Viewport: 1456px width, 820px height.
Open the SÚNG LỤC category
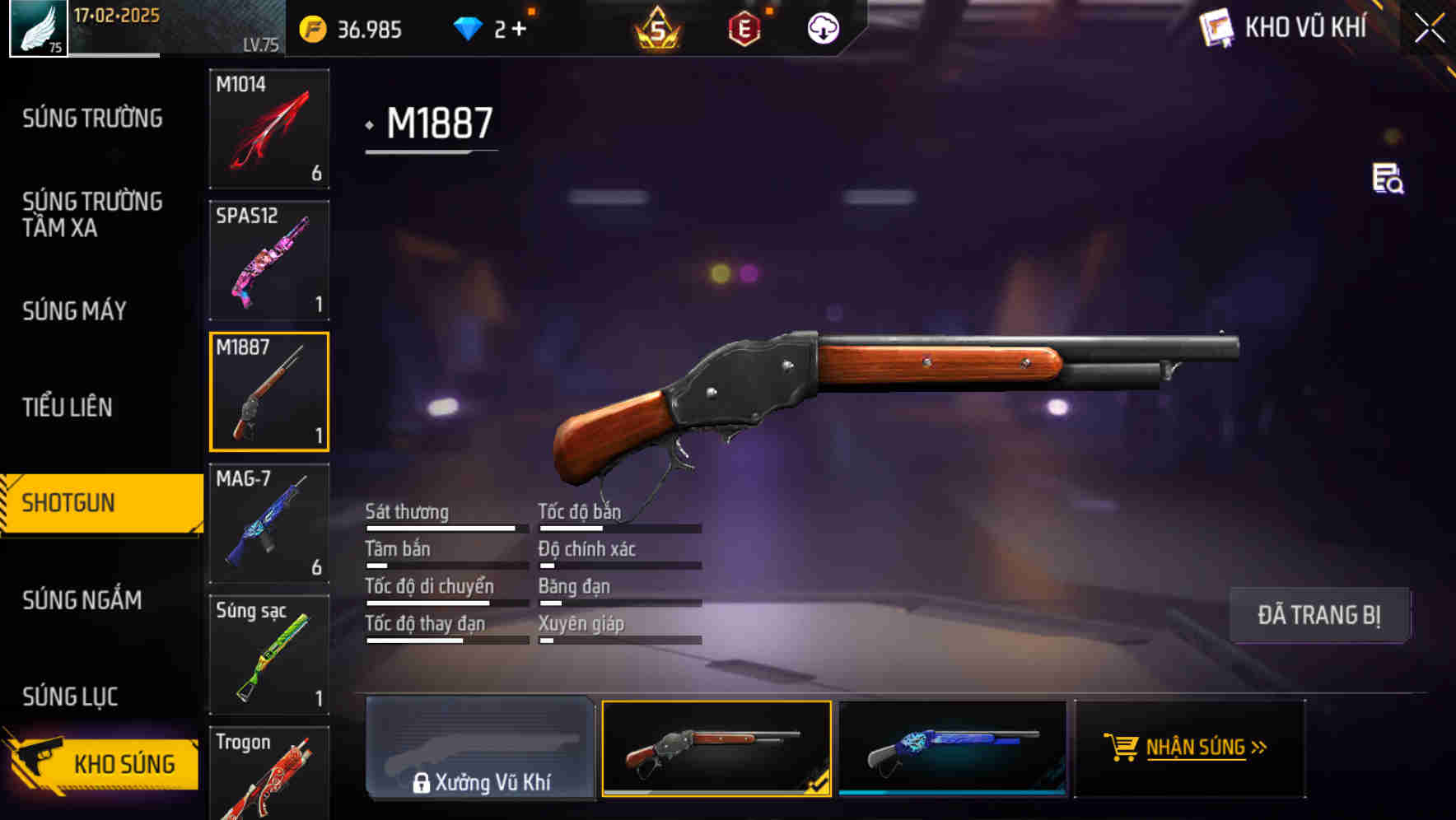point(70,696)
